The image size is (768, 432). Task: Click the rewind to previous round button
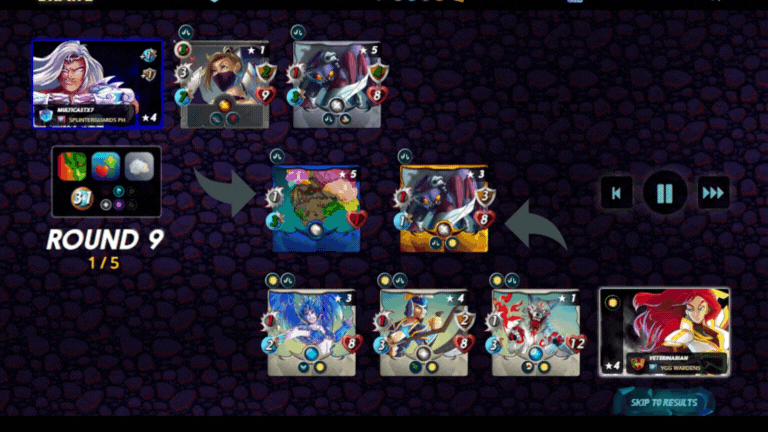617,192
